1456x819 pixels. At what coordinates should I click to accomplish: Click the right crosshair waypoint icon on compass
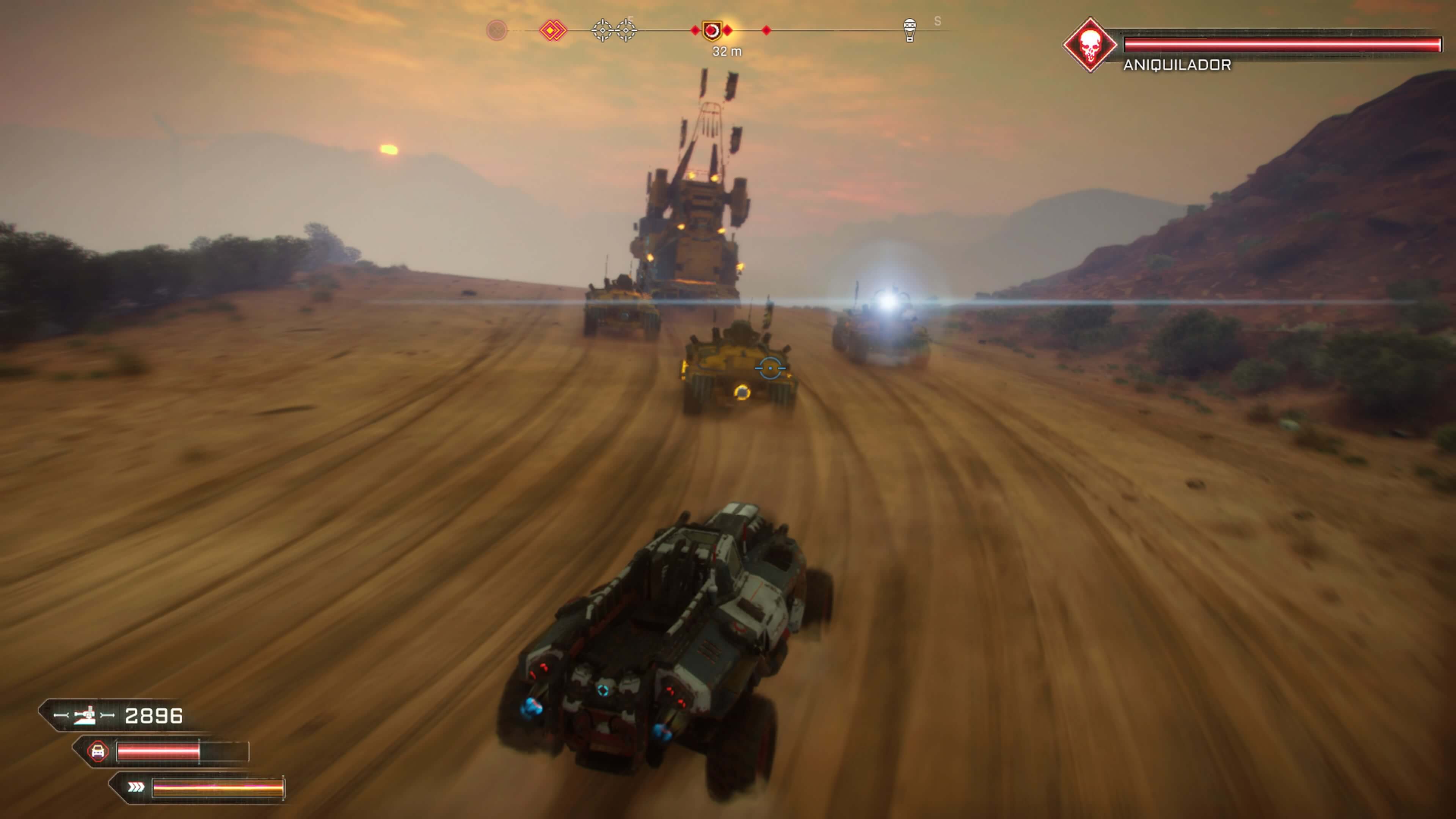tap(626, 30)
